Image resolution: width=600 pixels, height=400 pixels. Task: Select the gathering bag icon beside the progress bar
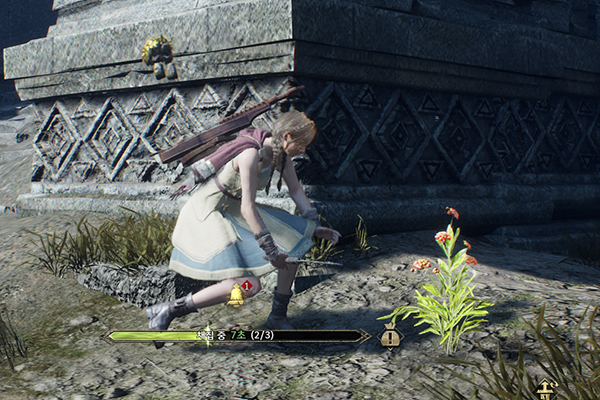[x=390, y=336]
